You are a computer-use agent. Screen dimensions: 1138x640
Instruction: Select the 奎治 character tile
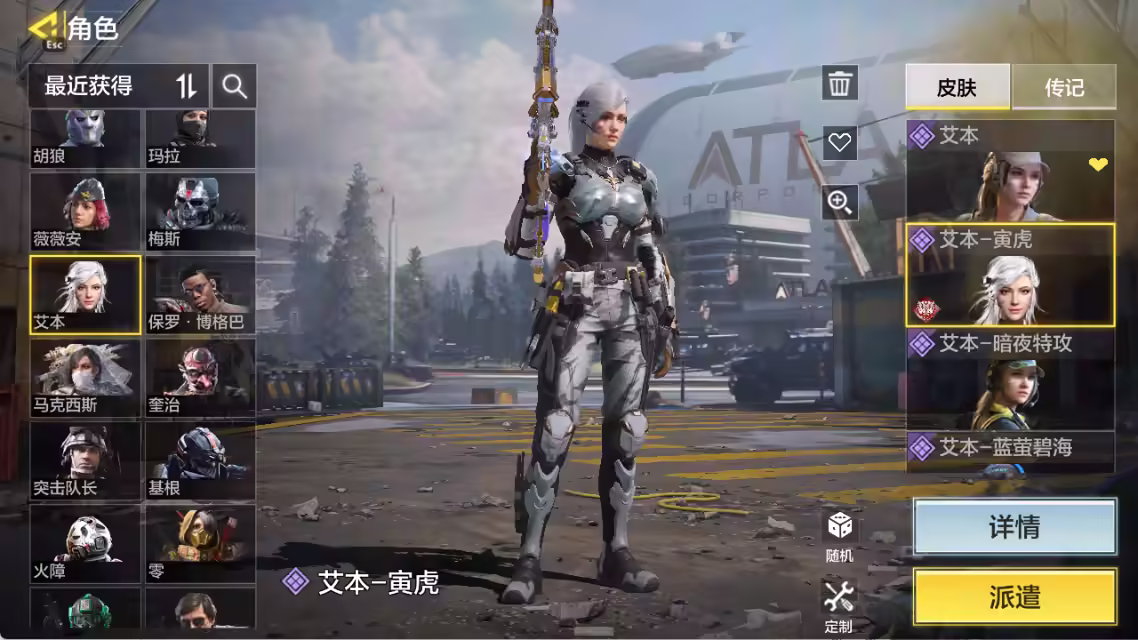[x=200, y=377]
